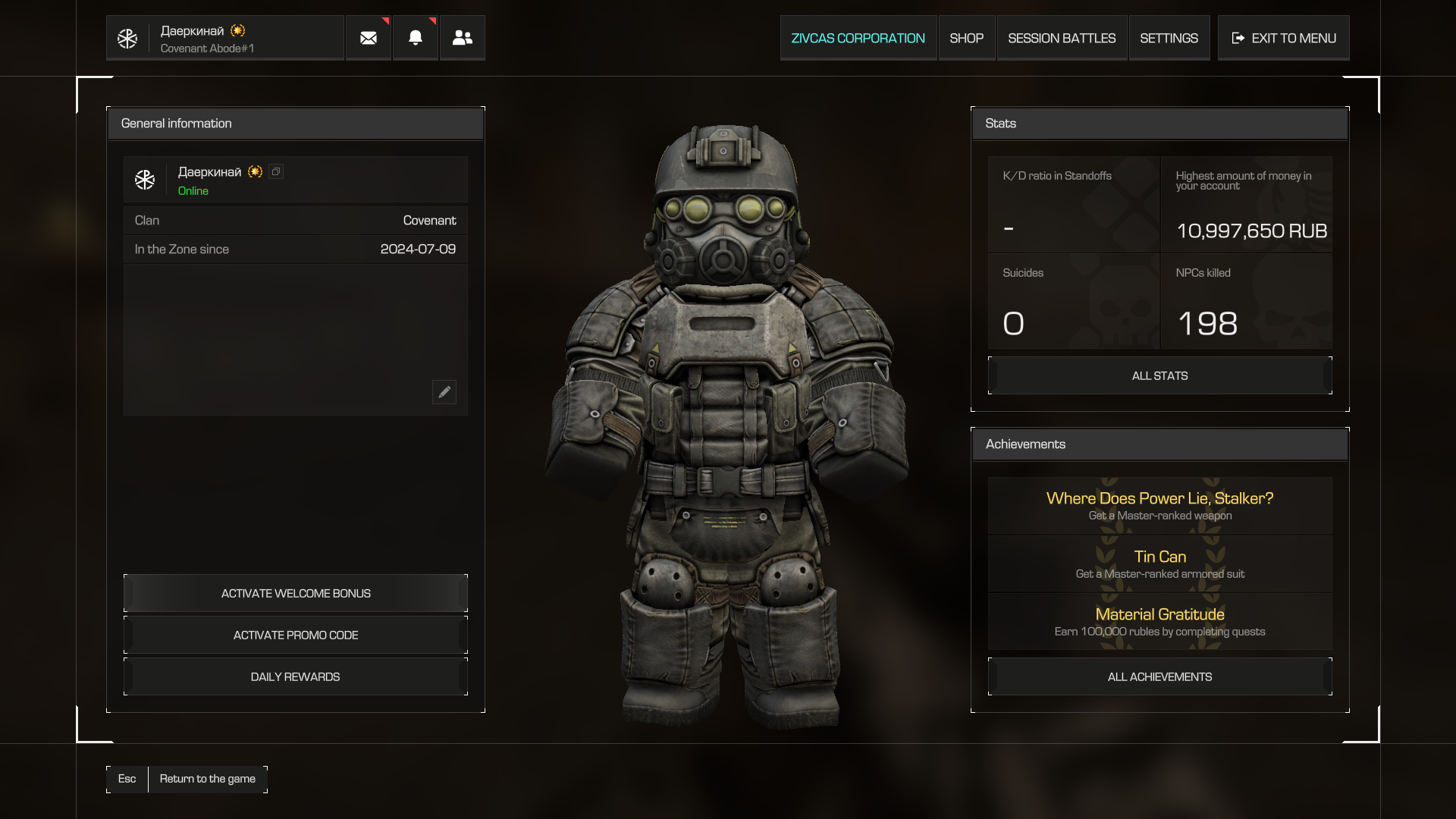Switch to the Zivcas Corporation tab
This screenshot has height=819, width=1456.
point(858,38)
